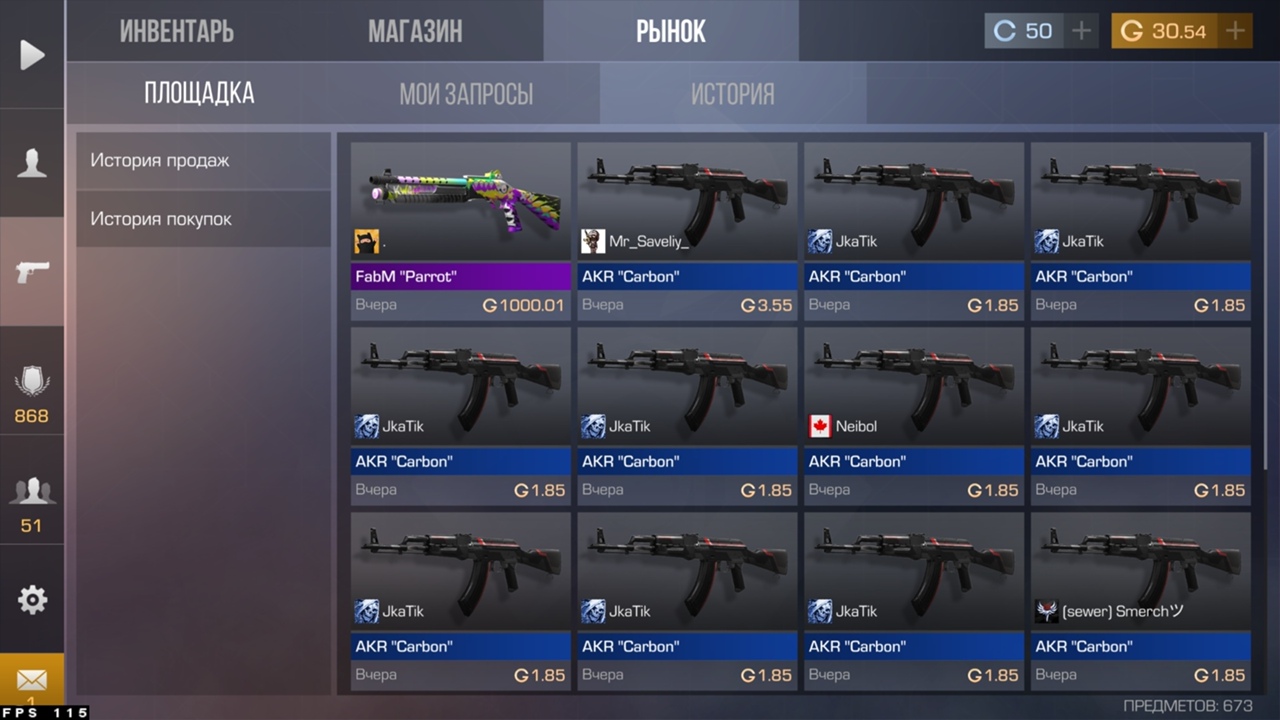Add gold with the plus button

tap(1236, 31)
